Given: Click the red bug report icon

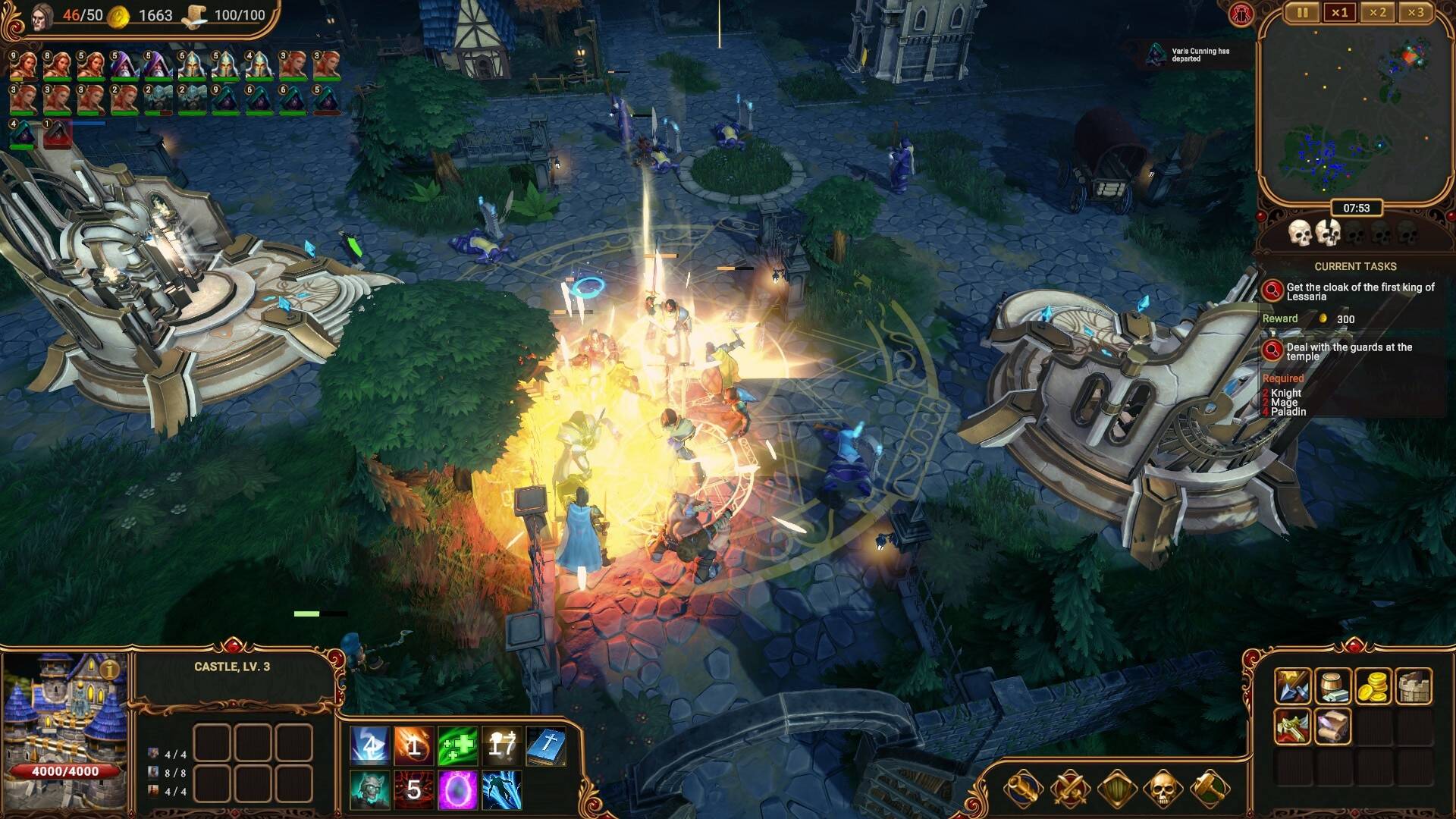Looking at the screenshot, I should 1241,14.
